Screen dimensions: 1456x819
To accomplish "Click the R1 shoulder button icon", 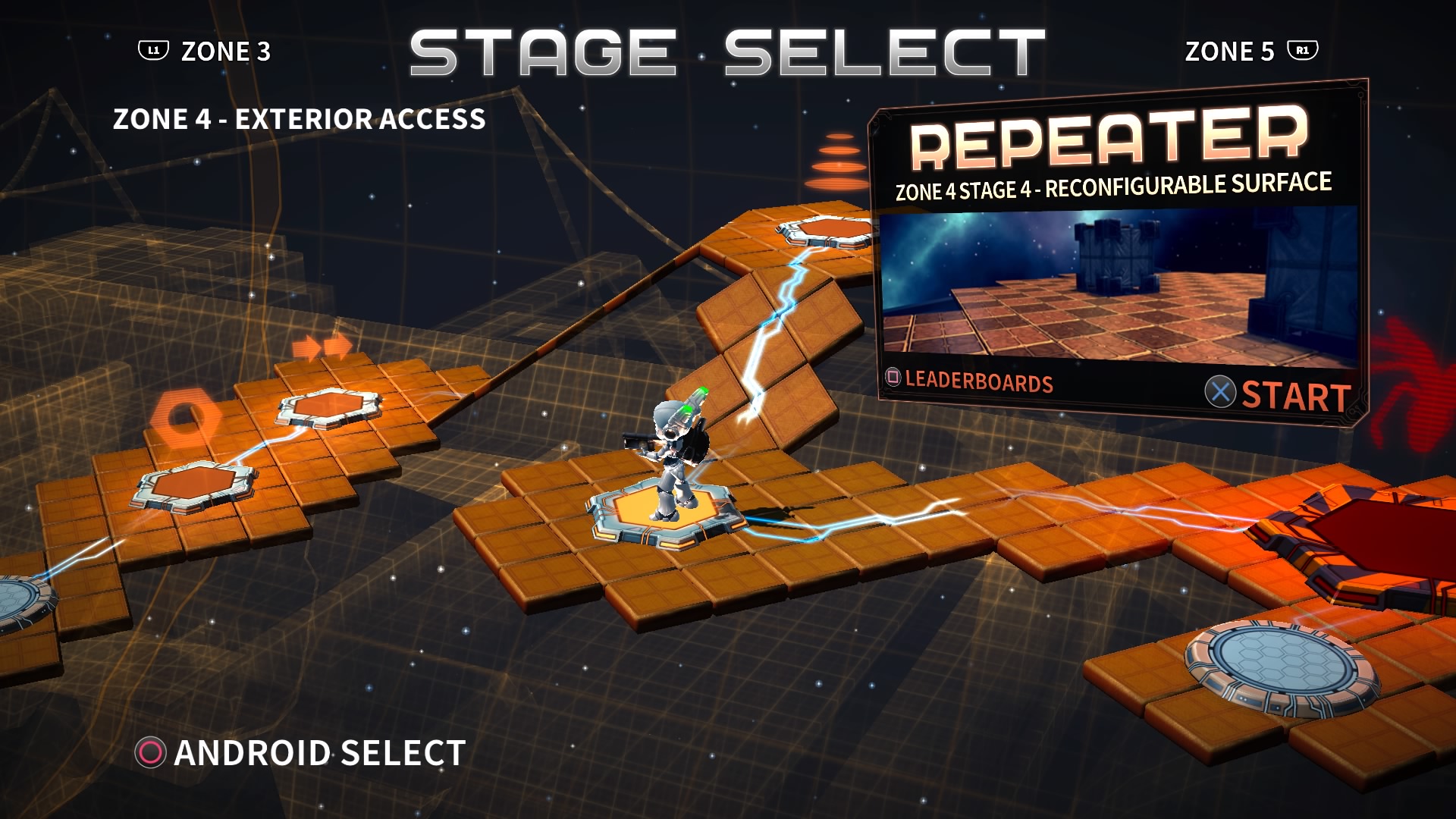I will click(1303, 50).
